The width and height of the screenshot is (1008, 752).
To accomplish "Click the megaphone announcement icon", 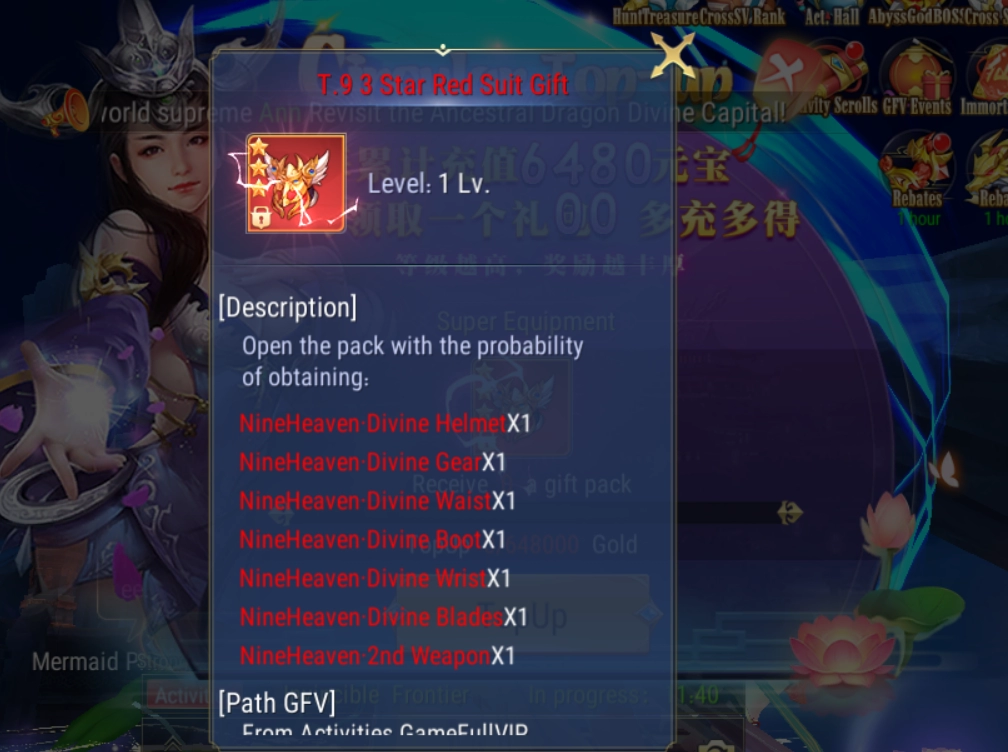I will [63, 108].
